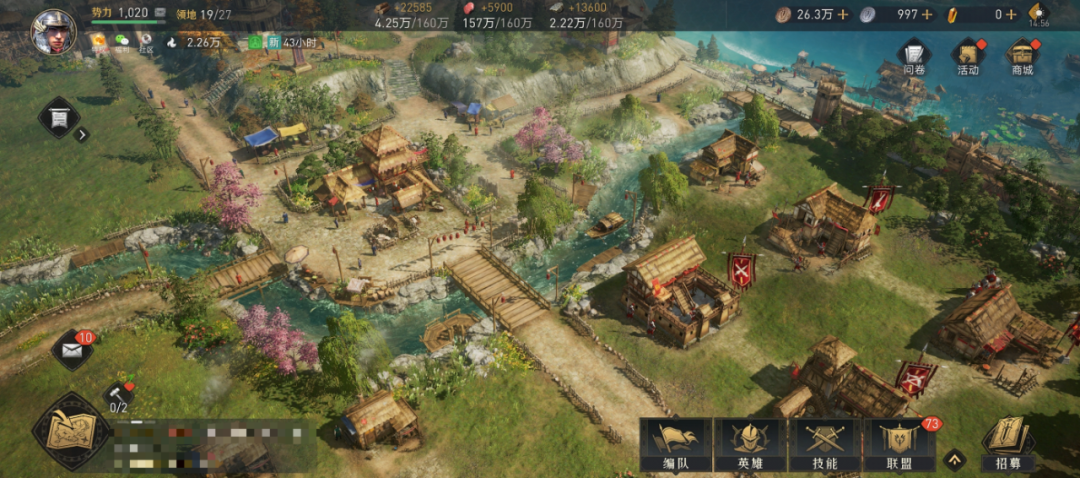
Task: Add copper coins with the plus button
Action: coord(843,14)
